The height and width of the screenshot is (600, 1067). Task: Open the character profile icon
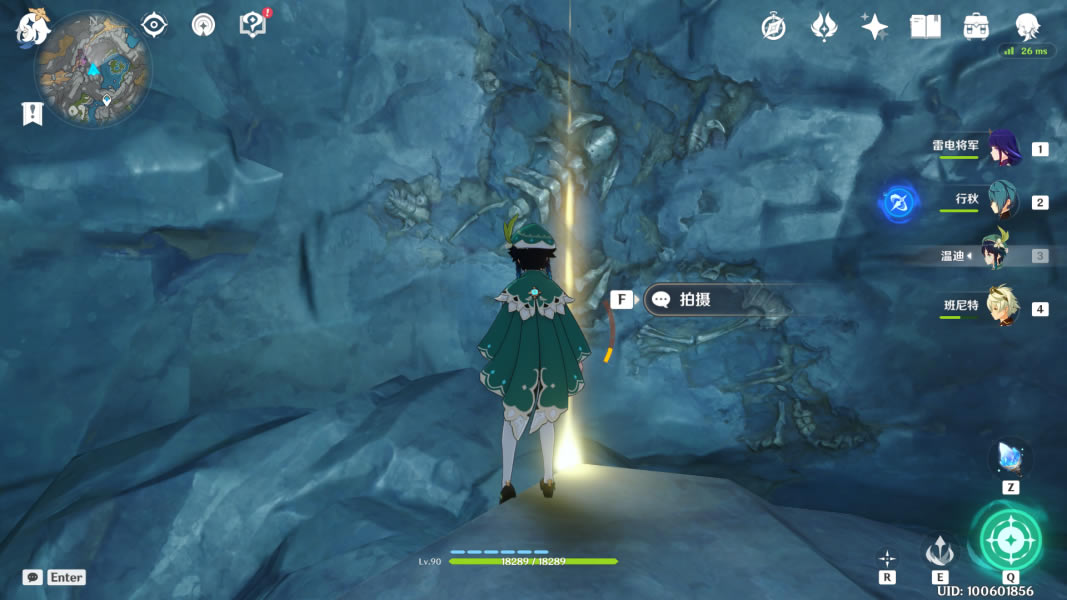coord(1027,27)
